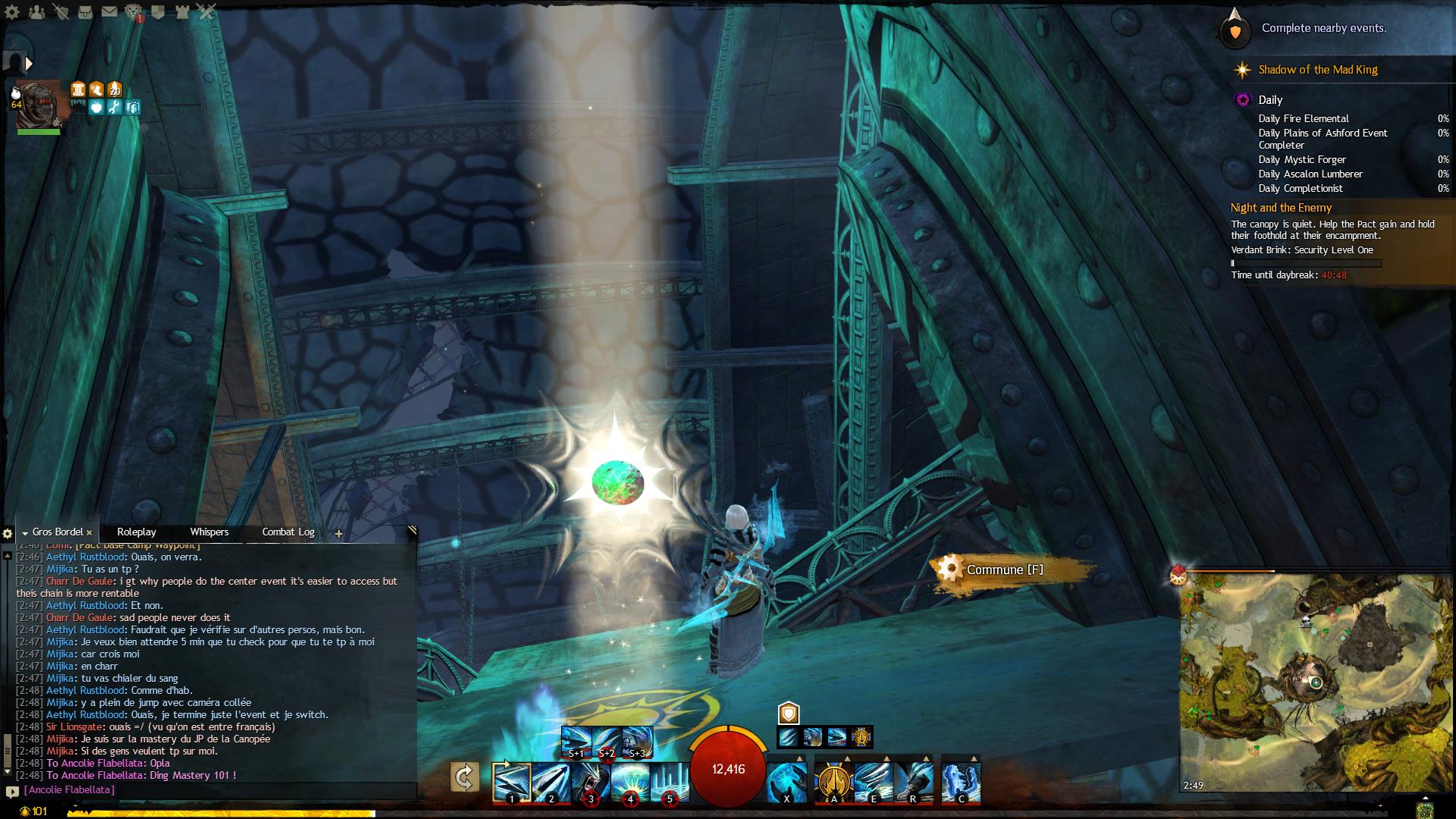Open the Combat Log tab

coord(288,532)
